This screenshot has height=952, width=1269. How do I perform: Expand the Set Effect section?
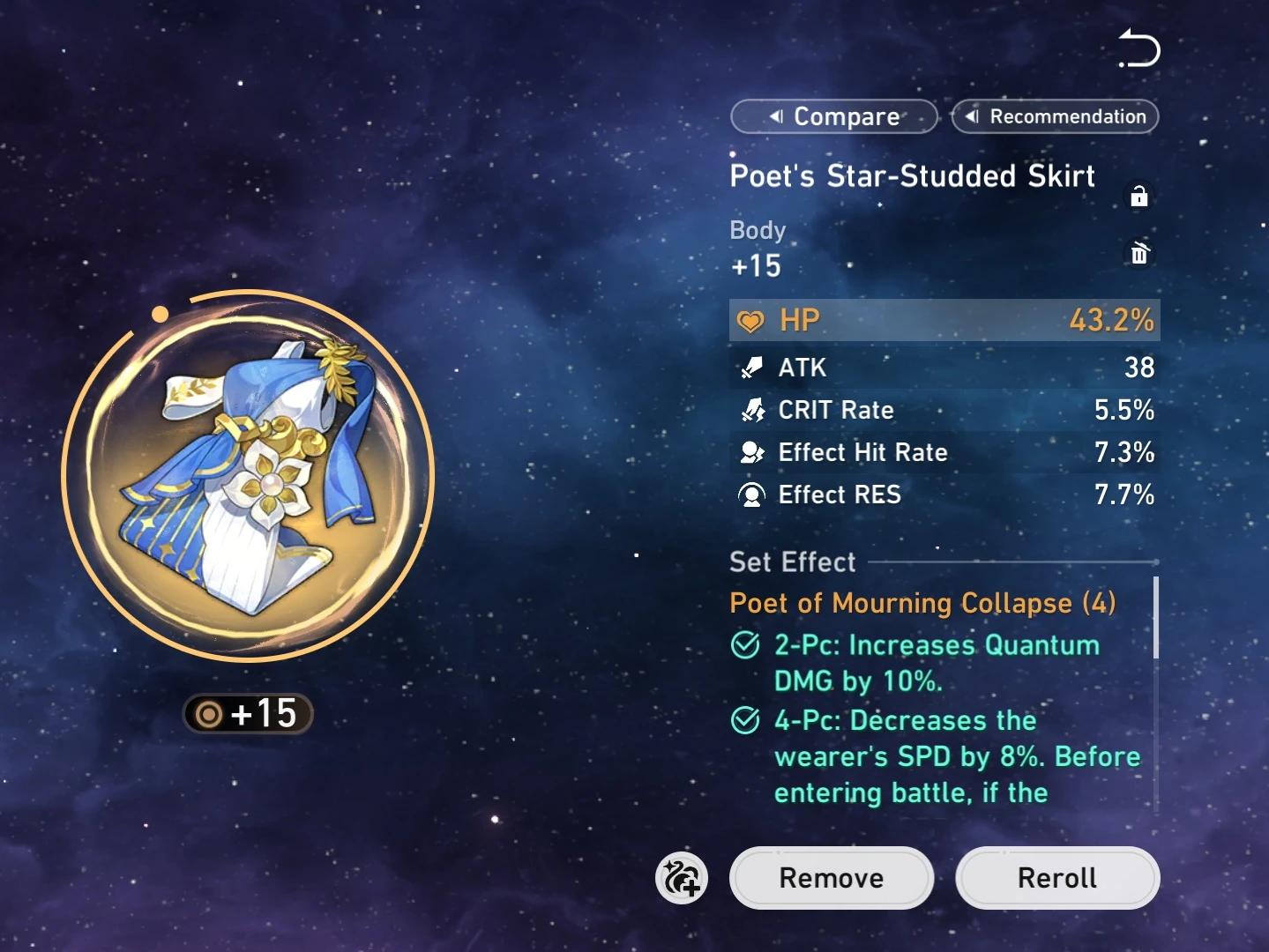click(792, 562)
